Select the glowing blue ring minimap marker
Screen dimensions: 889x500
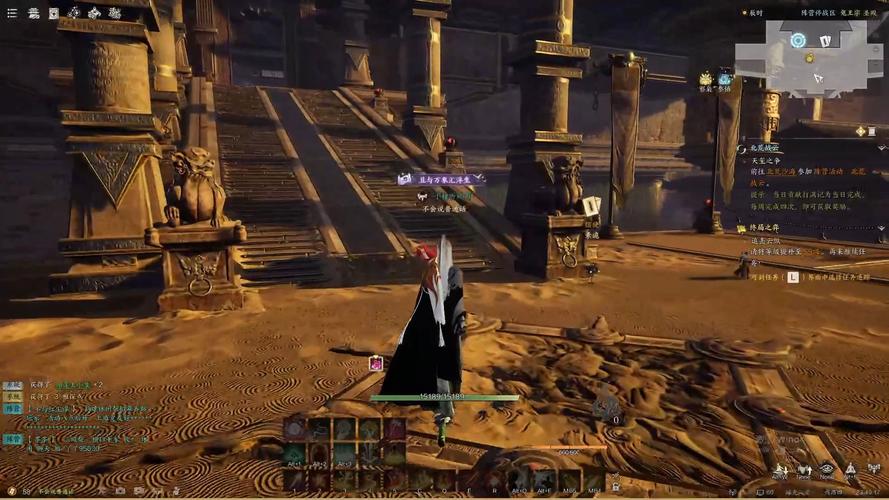tap(797, 40)
